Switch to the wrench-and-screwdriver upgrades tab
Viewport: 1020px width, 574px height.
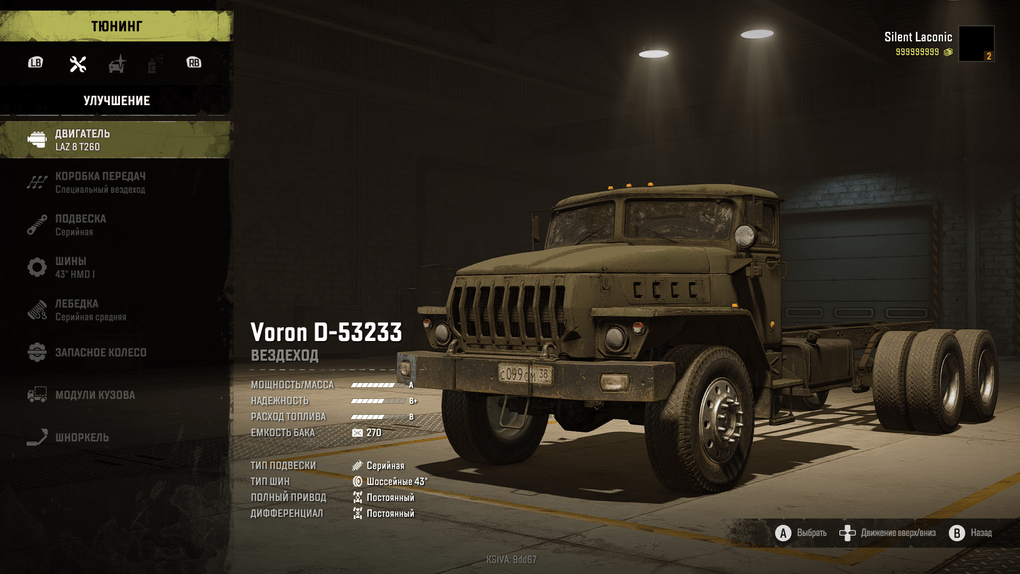[78, 64]
